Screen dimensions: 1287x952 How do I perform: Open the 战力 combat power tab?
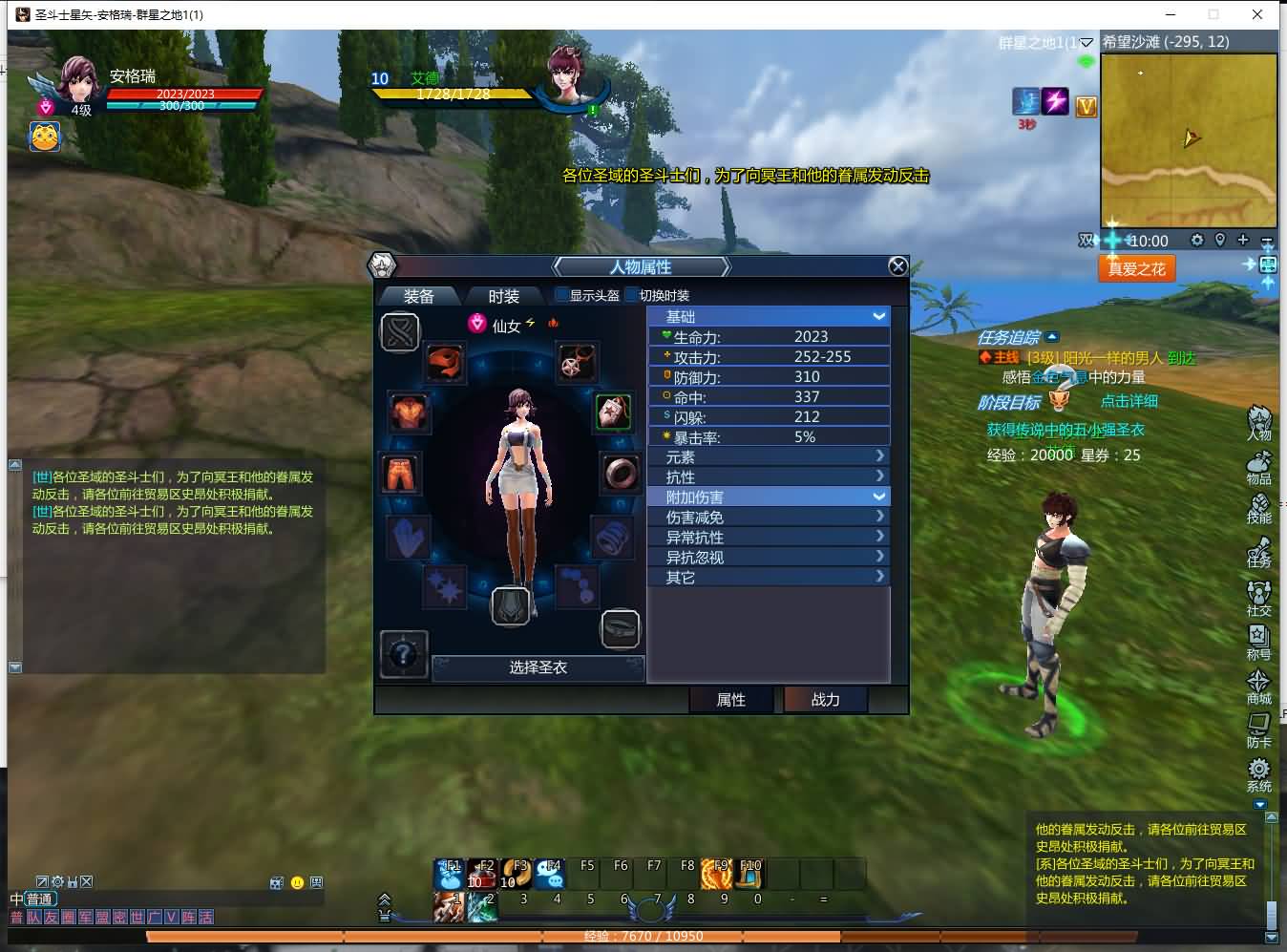(825, 700)
